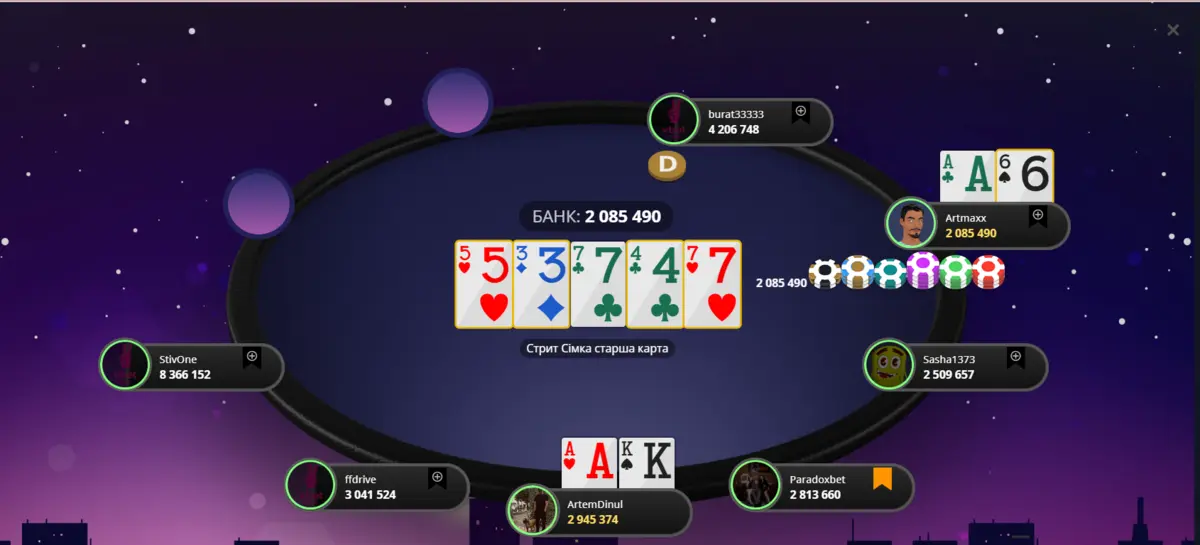
Task: Open Paradoxbet's orange bookmark tag
Action: tap(881, 479)
